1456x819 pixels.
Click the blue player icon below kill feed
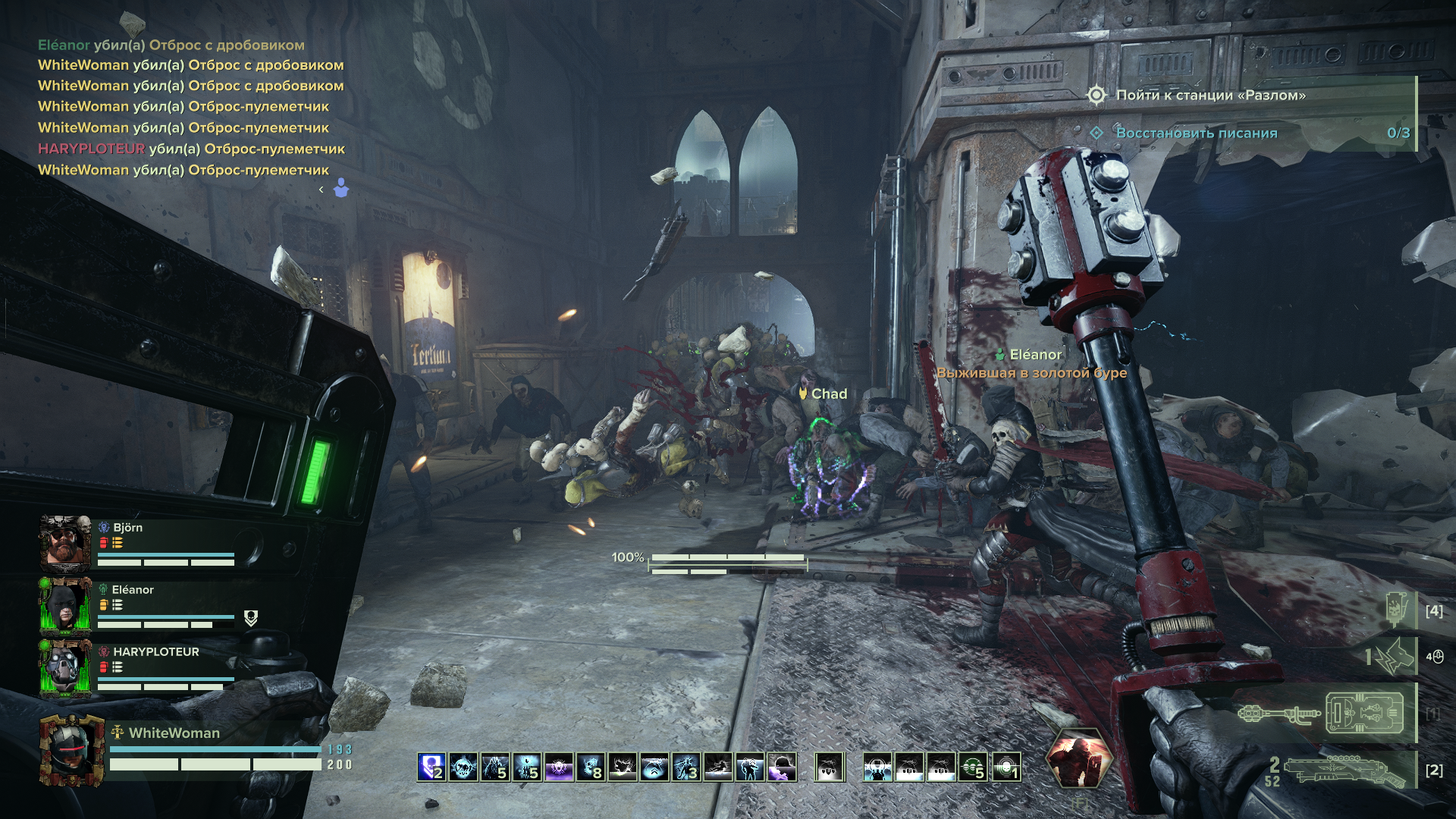(341, 188)
